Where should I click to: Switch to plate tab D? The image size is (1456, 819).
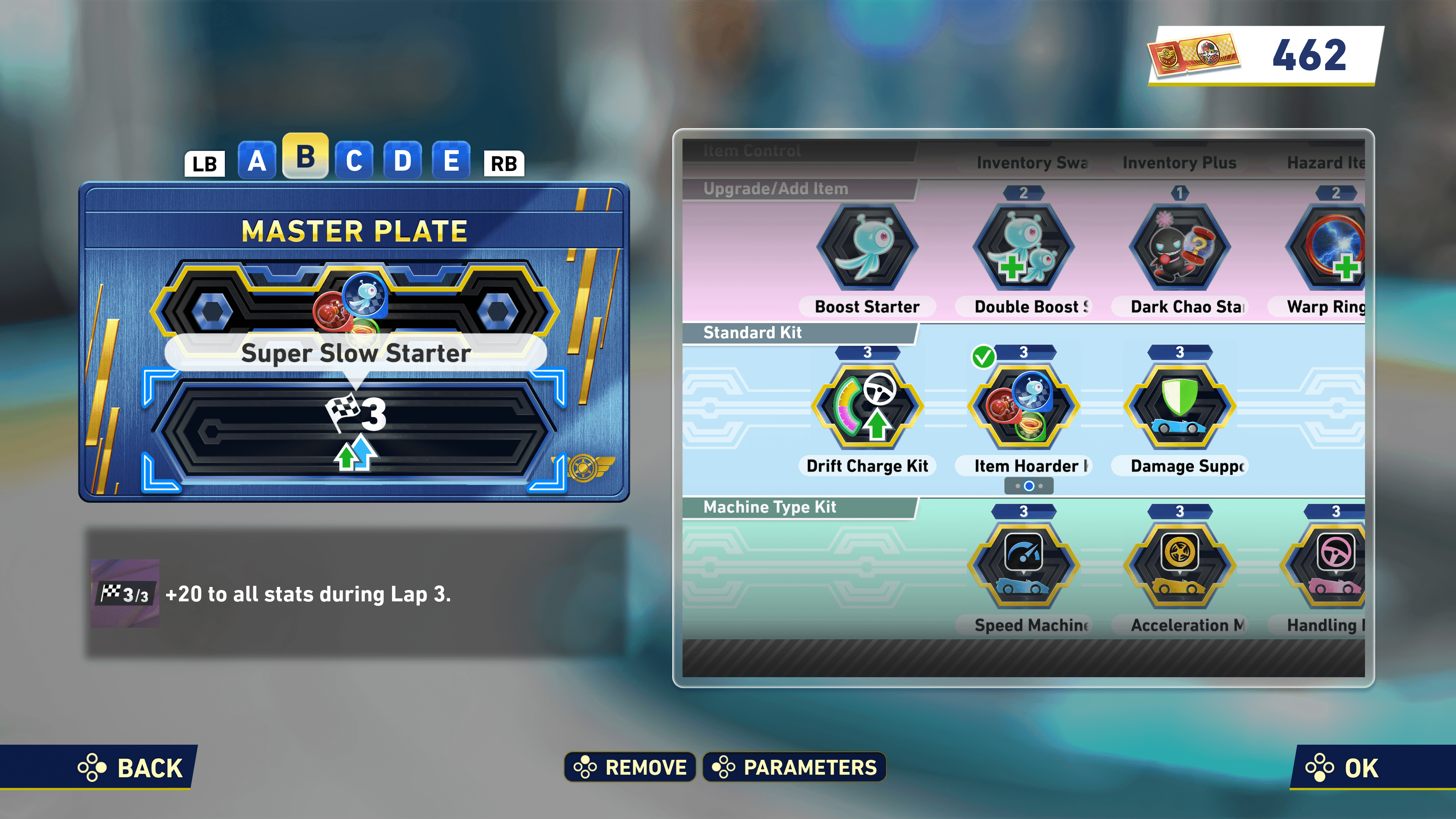pos(402,160)
